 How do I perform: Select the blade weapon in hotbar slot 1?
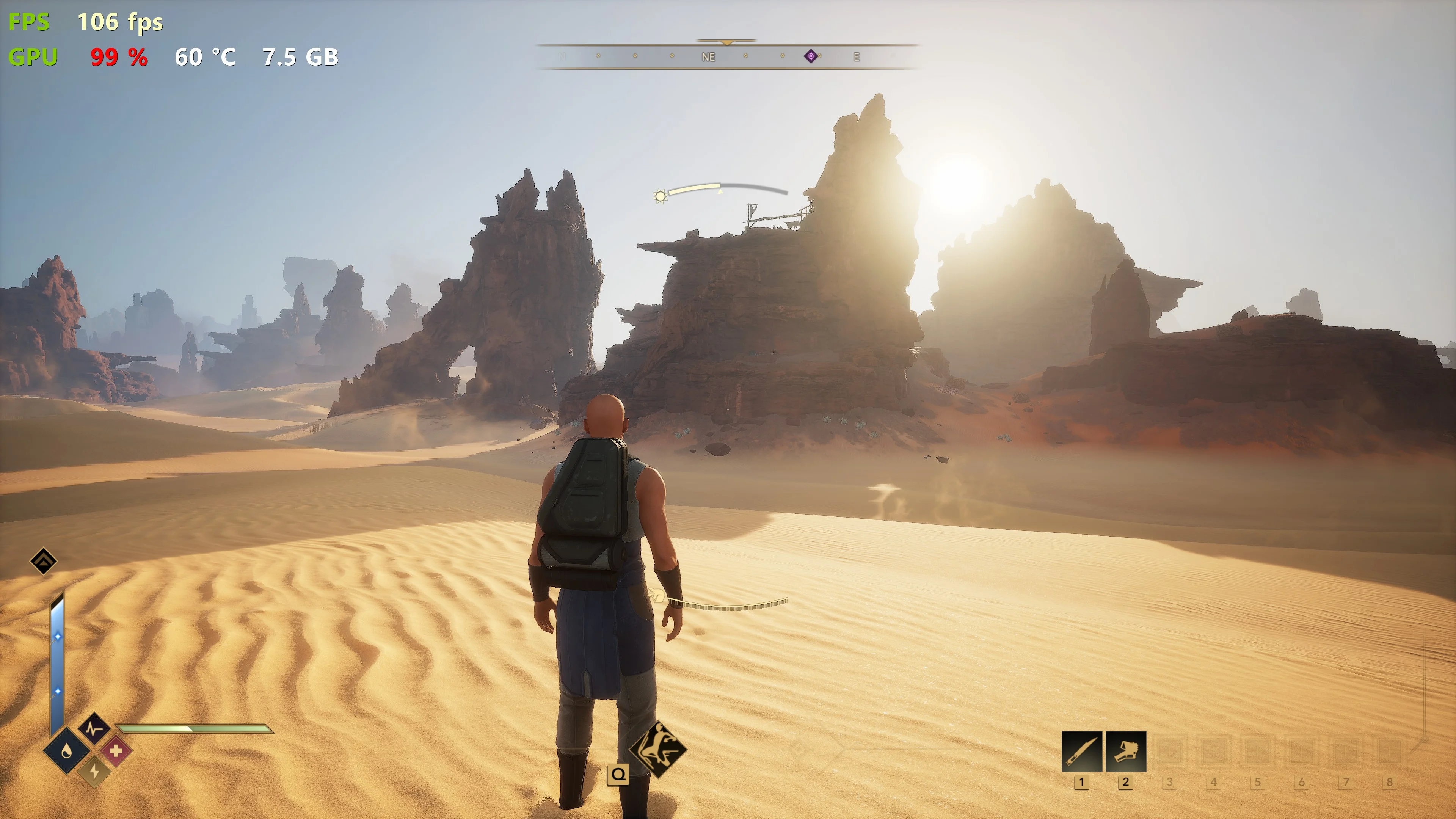pyautogui.click(x=1081, y=751)
